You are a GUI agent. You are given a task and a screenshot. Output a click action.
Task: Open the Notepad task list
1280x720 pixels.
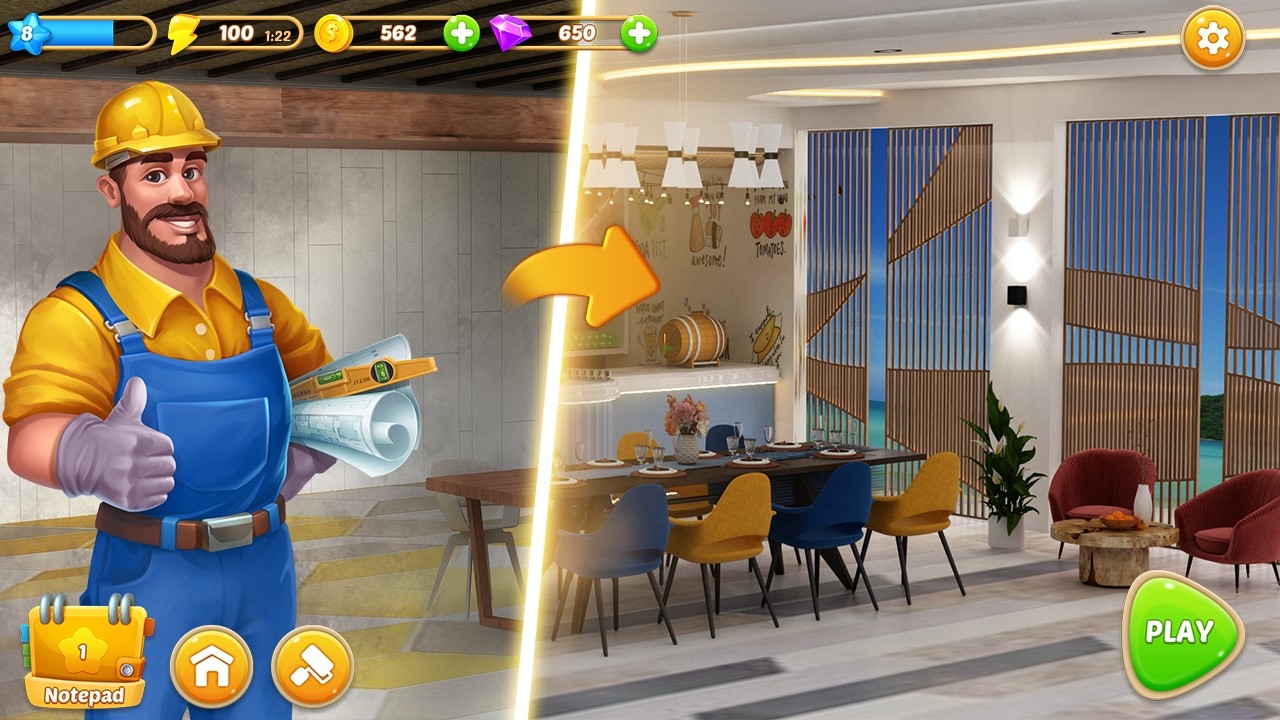85,656
